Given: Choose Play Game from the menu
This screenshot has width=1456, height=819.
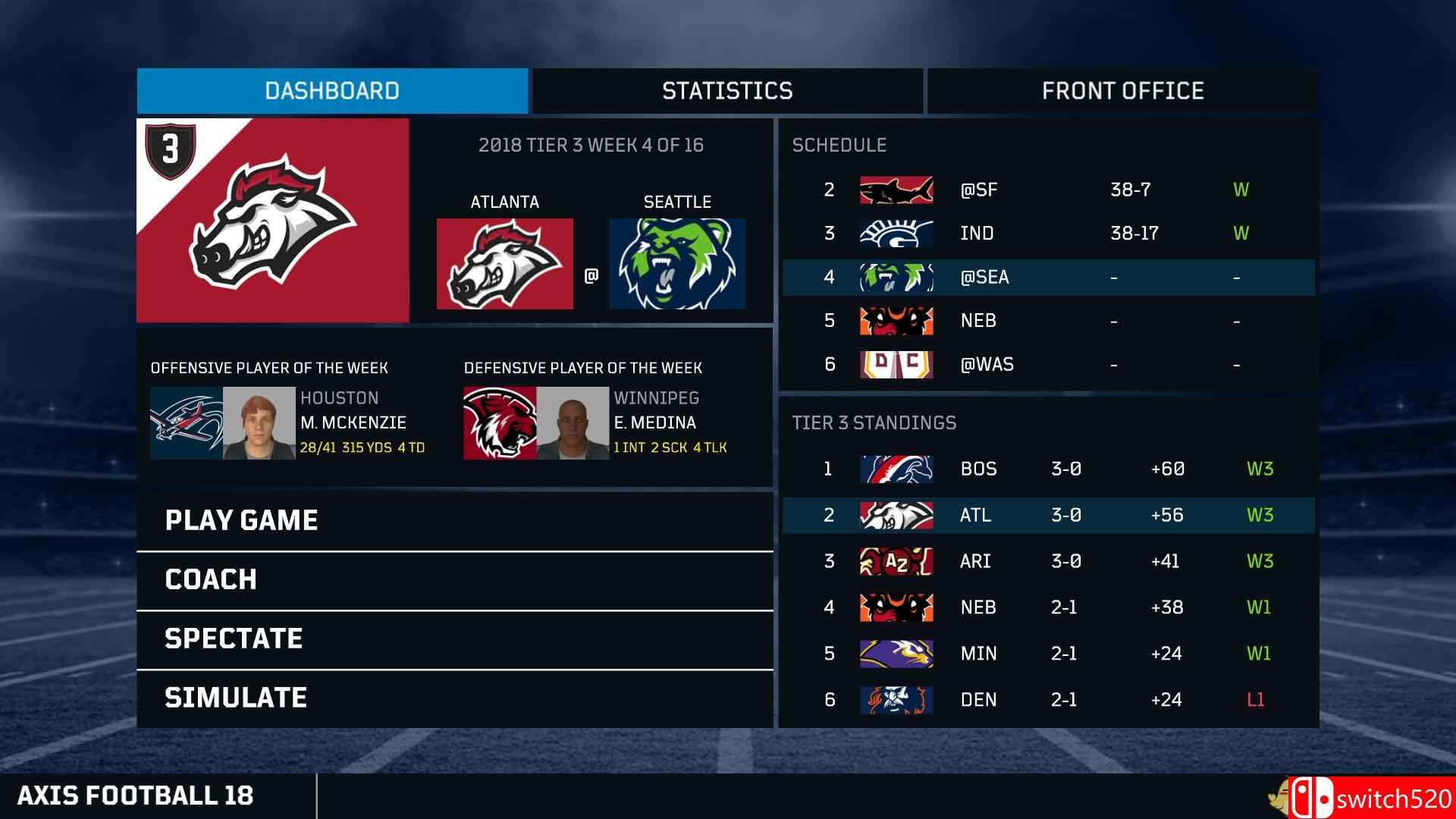Looking at the screenshot, I should pos(454,520).
